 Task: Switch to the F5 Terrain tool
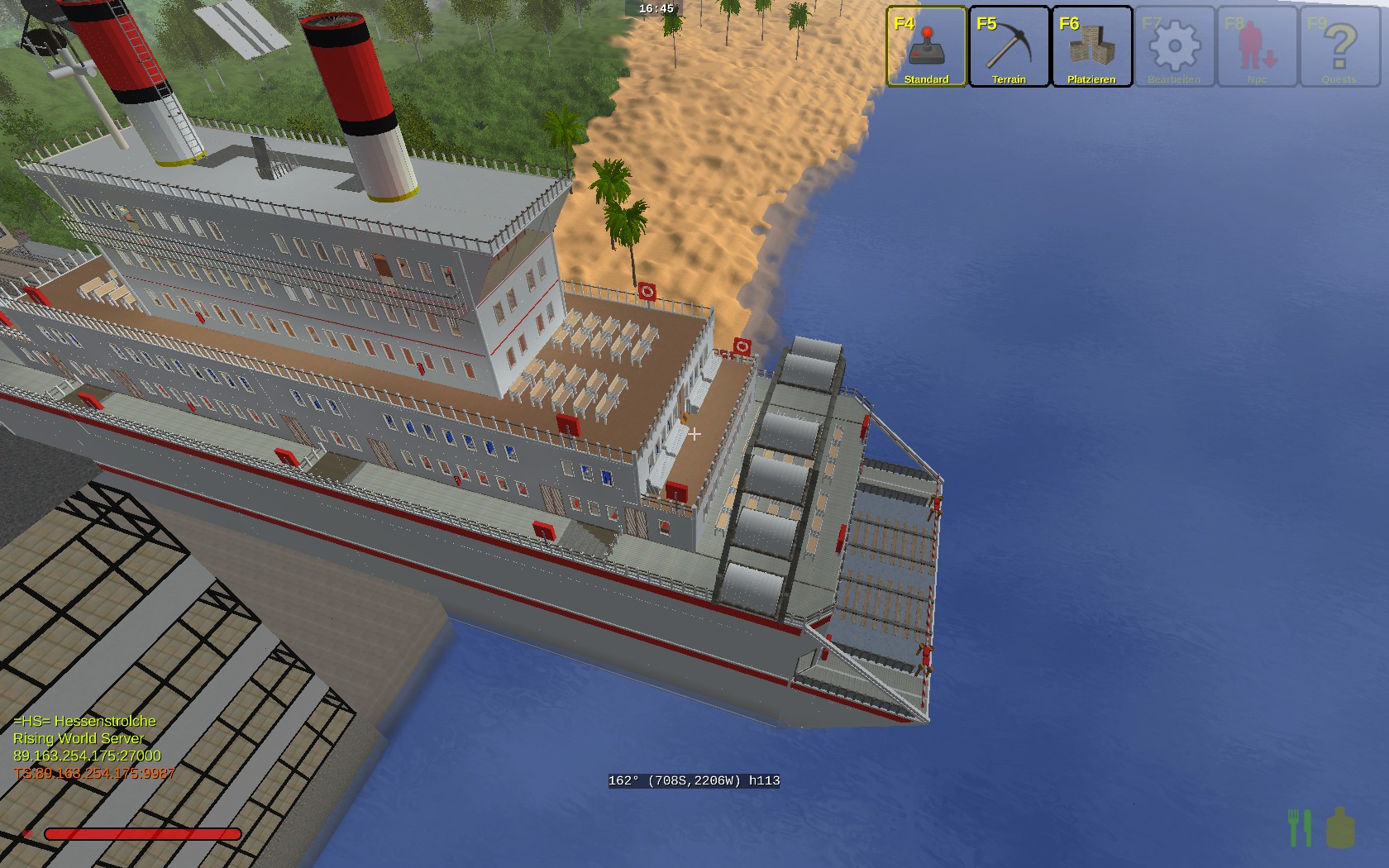[1009, 46]
